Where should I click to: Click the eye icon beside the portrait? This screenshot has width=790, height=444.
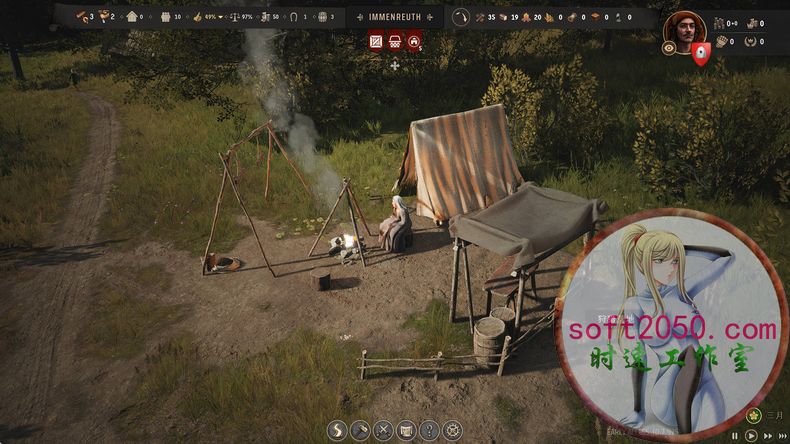point(669,47)
